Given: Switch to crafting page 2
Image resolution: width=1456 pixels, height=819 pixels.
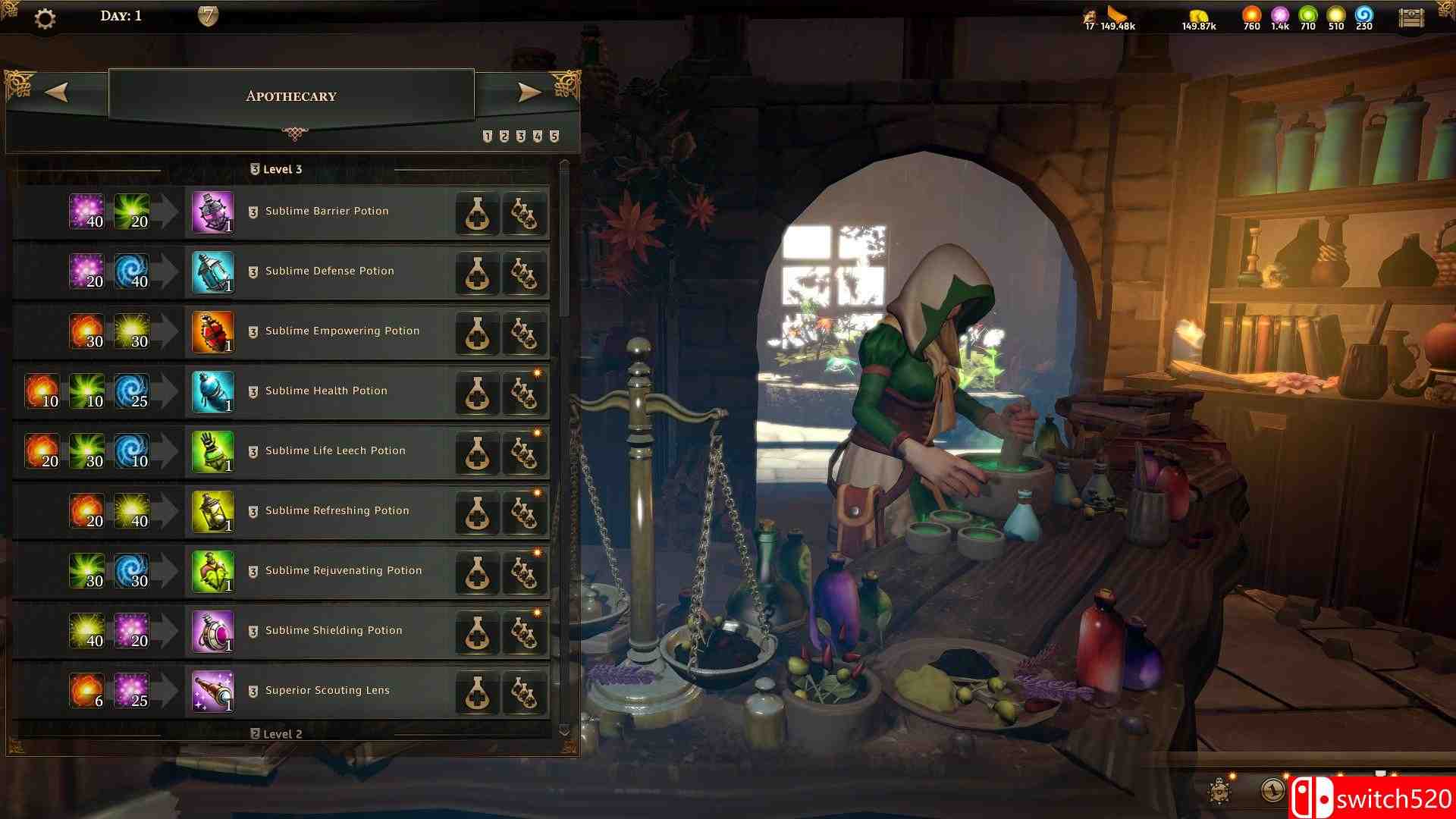Looking at the screenshot, I should pyautogui.click(x=503, y=136).
